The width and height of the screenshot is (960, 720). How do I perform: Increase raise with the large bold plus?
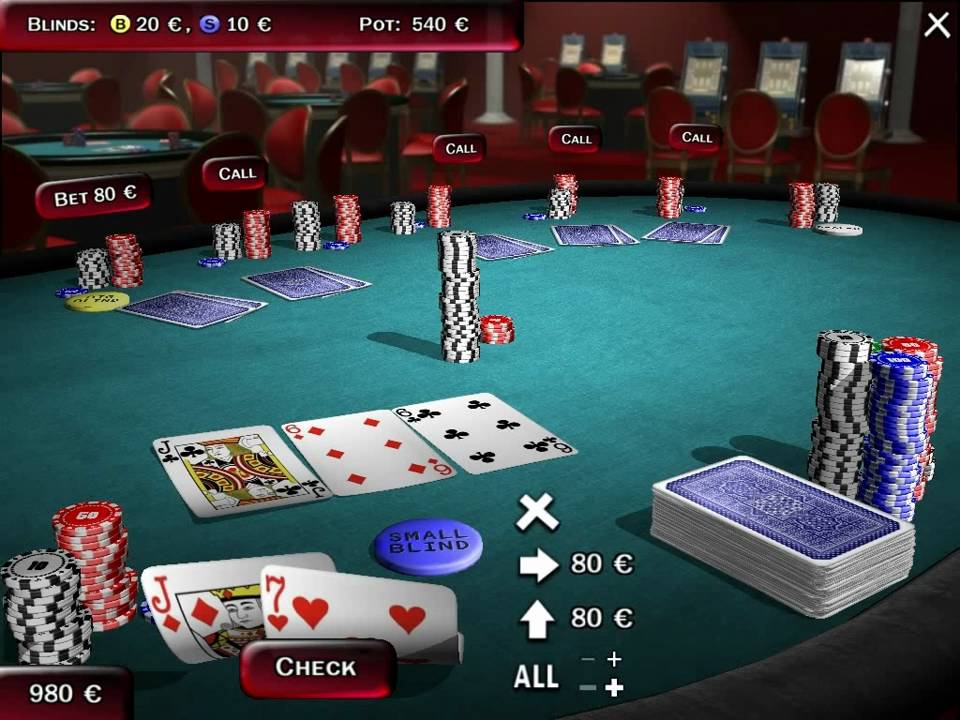point(614,687)
